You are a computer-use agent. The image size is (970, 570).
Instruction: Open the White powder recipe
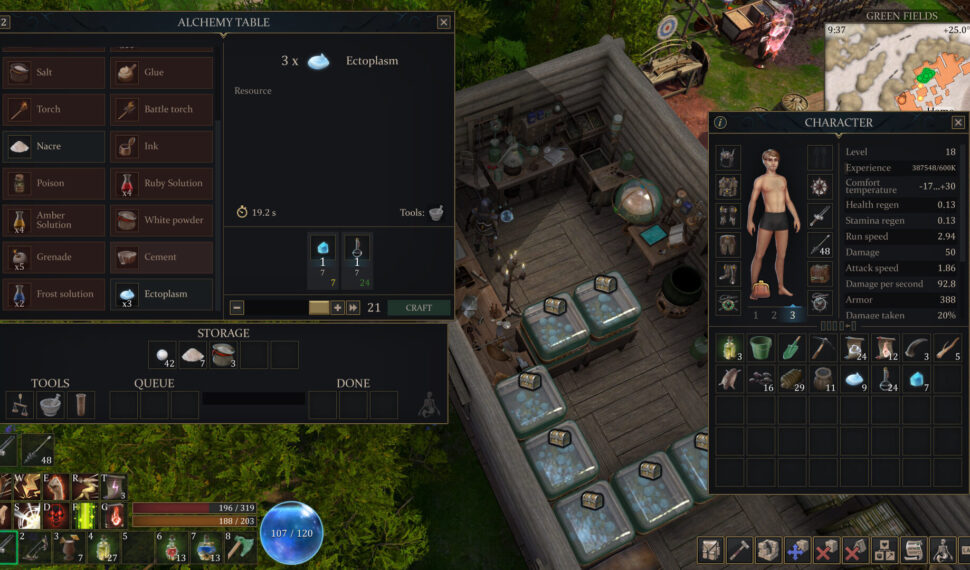pos(163,220)
